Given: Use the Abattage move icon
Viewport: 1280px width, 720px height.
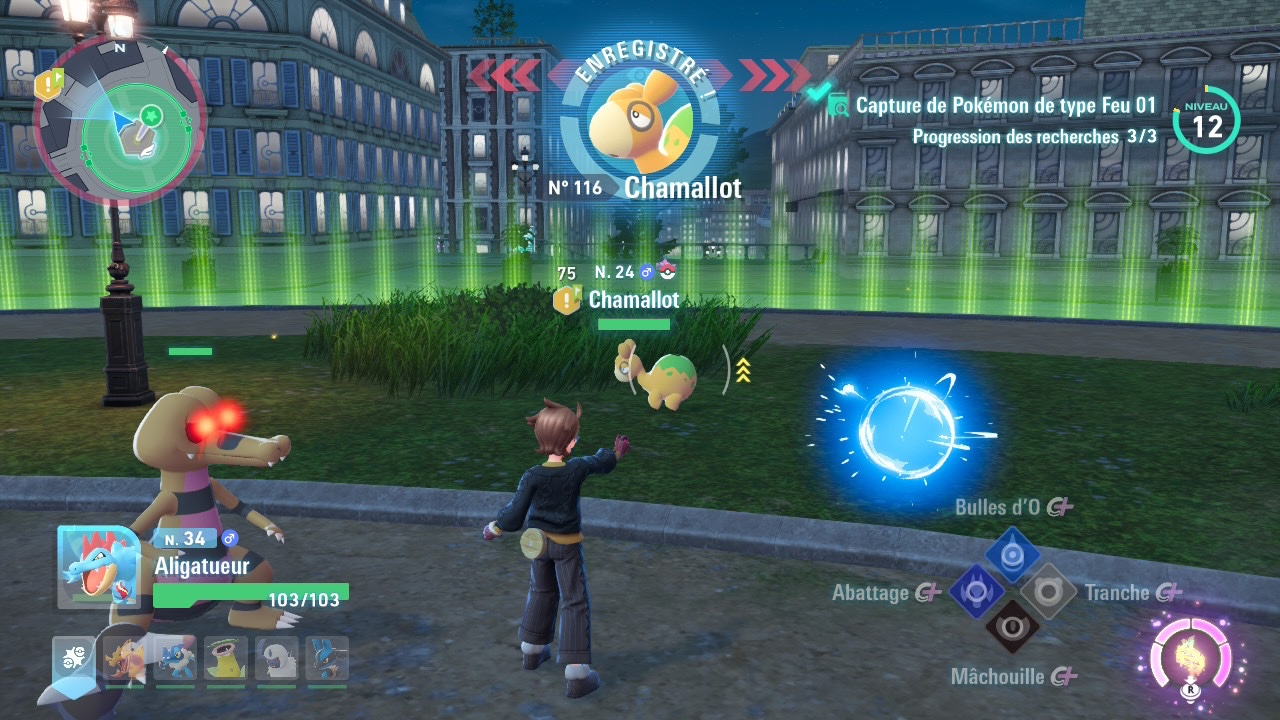Looking at the screenshot, I should (x=976, y=591).
